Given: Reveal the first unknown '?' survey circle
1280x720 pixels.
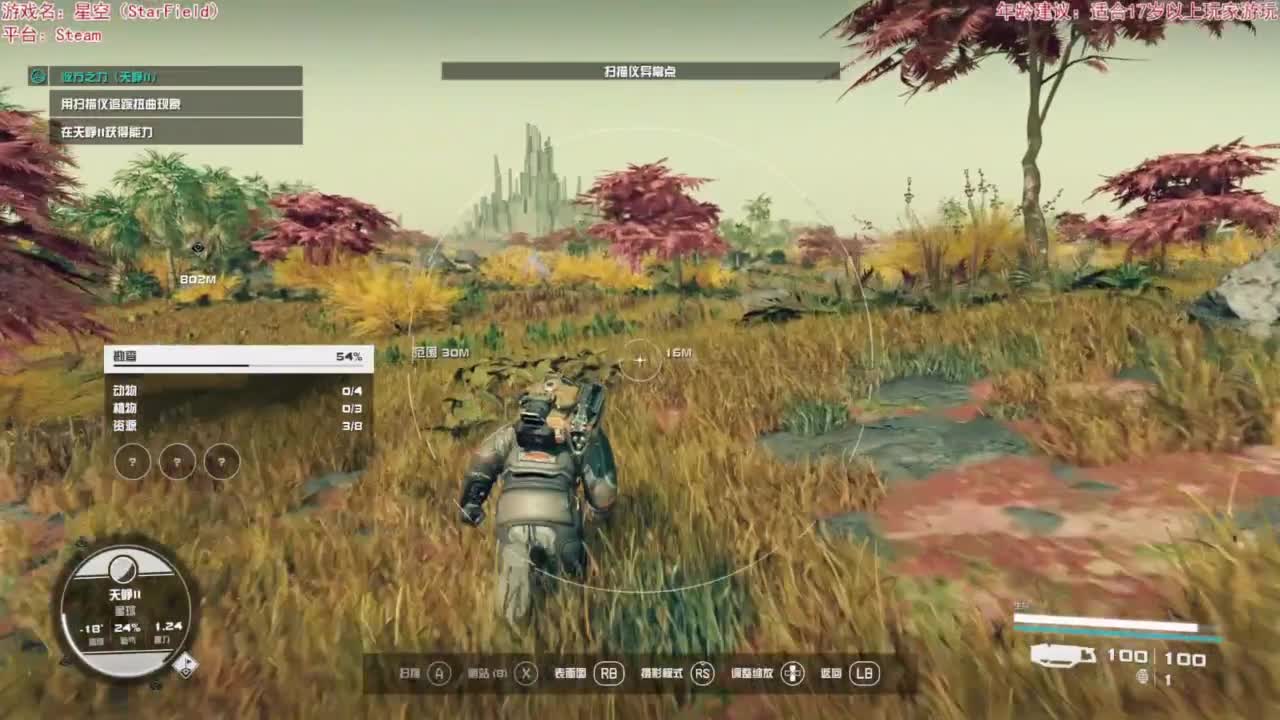Looking at the screenshot, I should [x=133, y=462].
